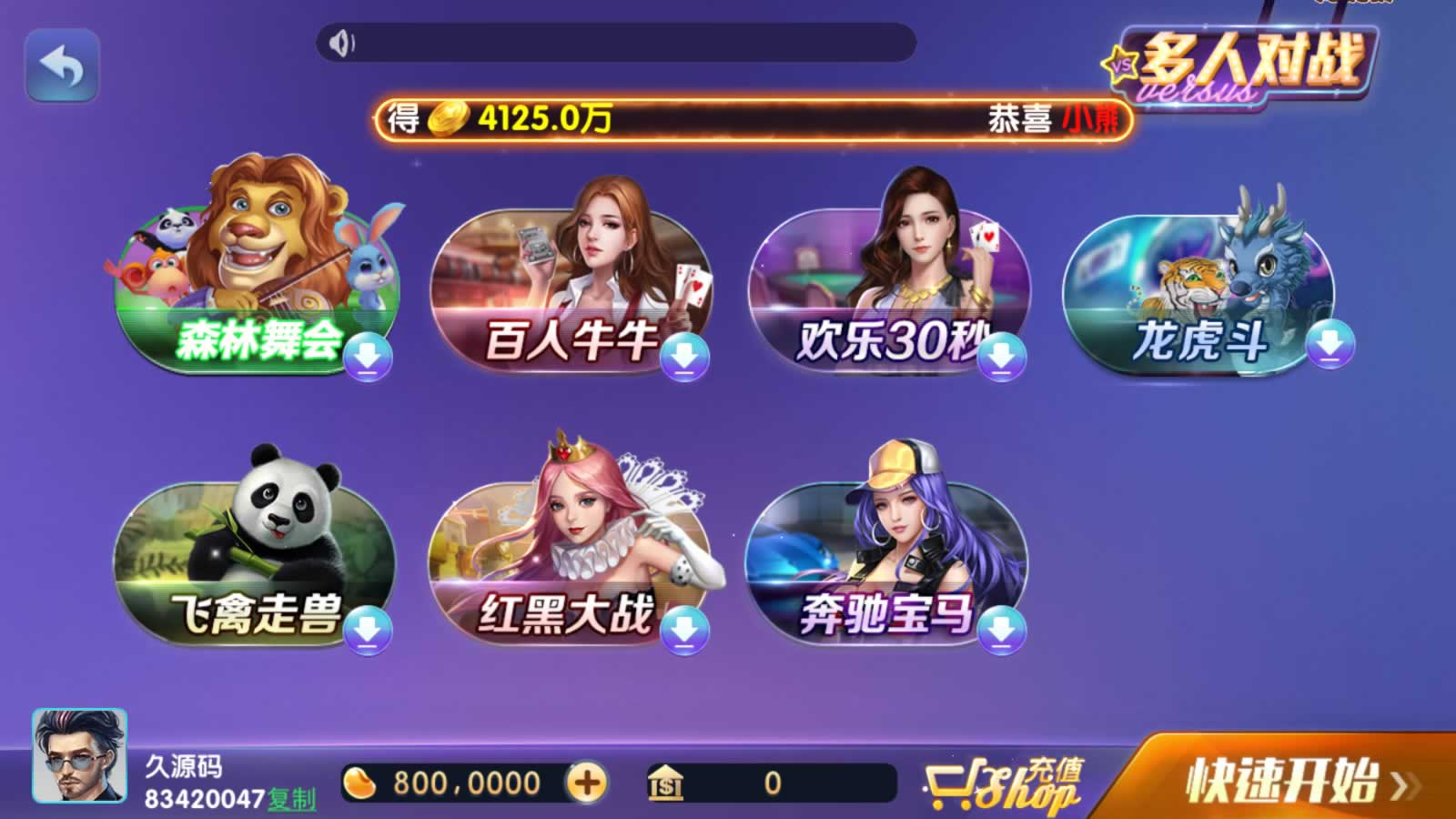Download 红黑大战 with its arrow icon

click(684, 630)
